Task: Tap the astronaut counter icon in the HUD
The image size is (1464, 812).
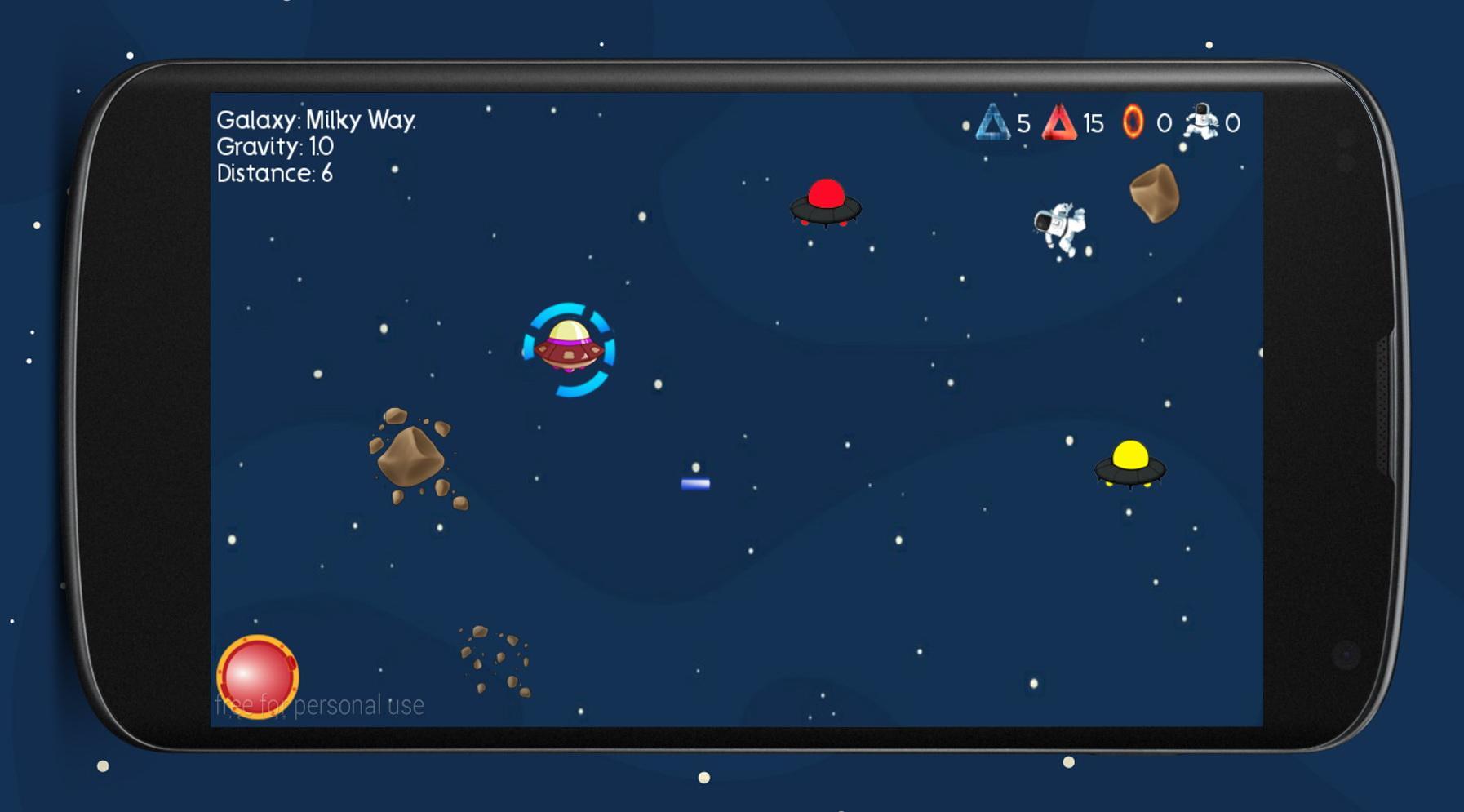Action: point(1200,121)
